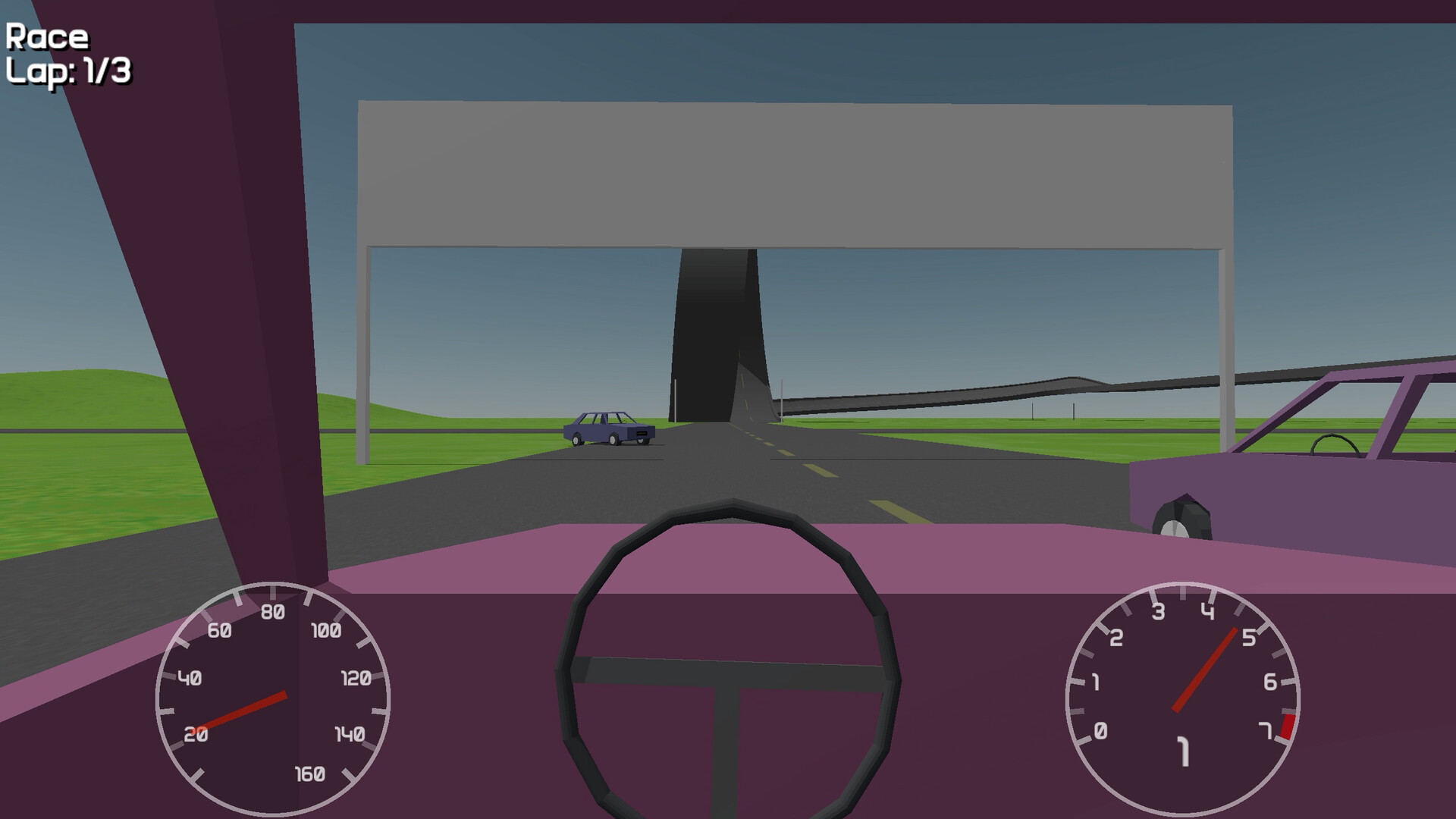Click the Race HUD label

coord(45,34)
